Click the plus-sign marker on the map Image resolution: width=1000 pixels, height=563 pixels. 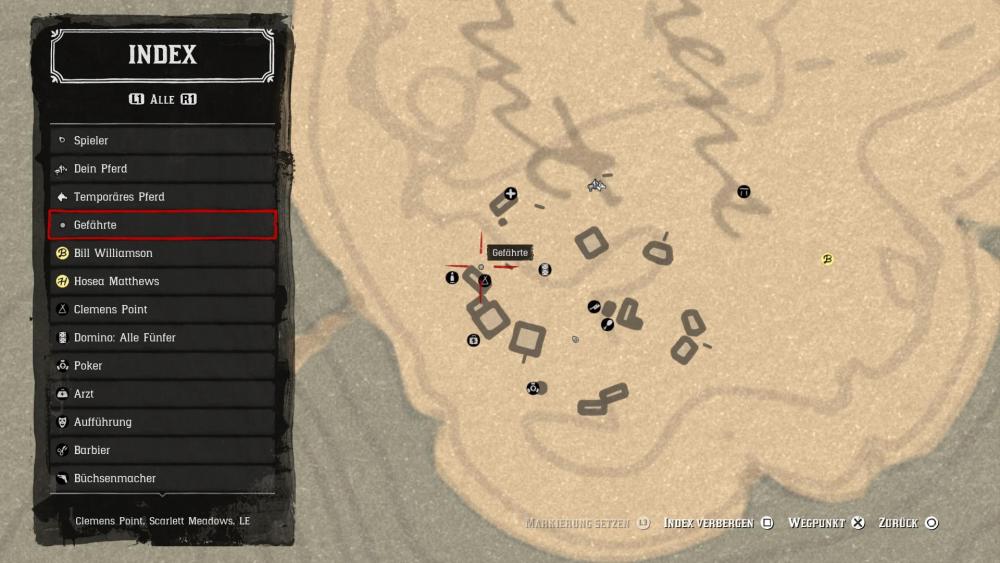511,194
